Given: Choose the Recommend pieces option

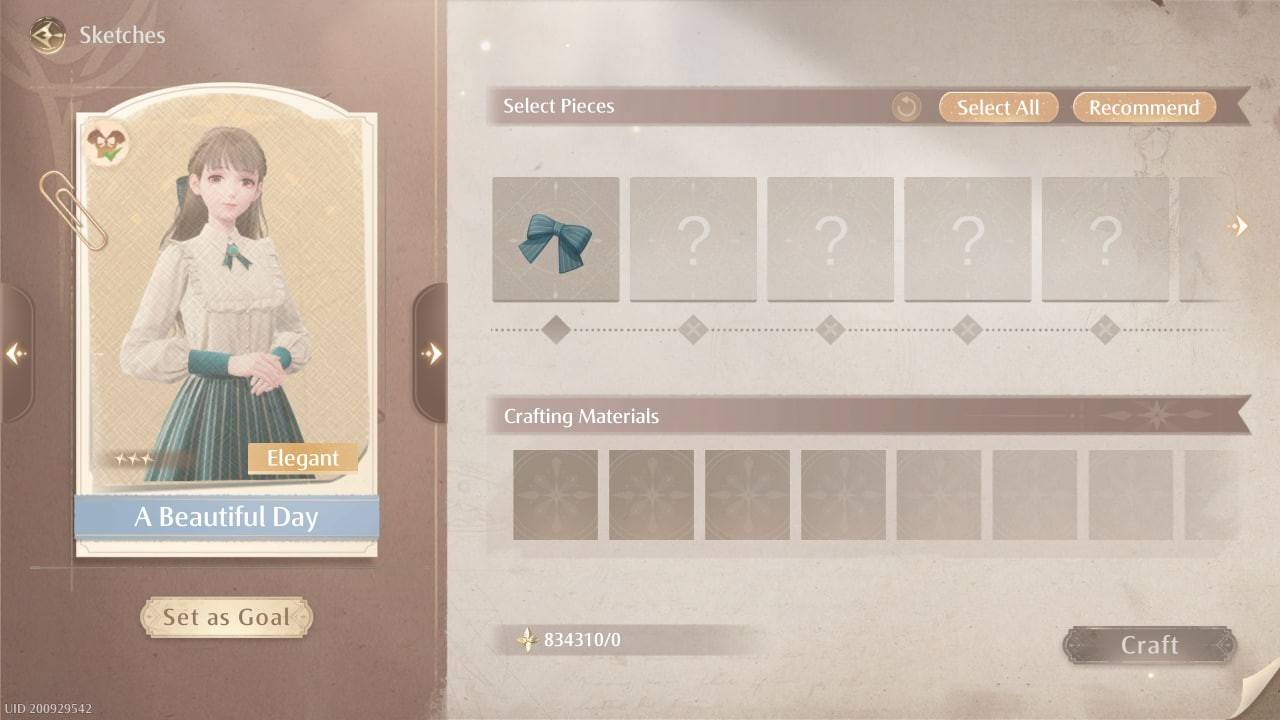Looking at the screenshot, I should coord(1144,107).
